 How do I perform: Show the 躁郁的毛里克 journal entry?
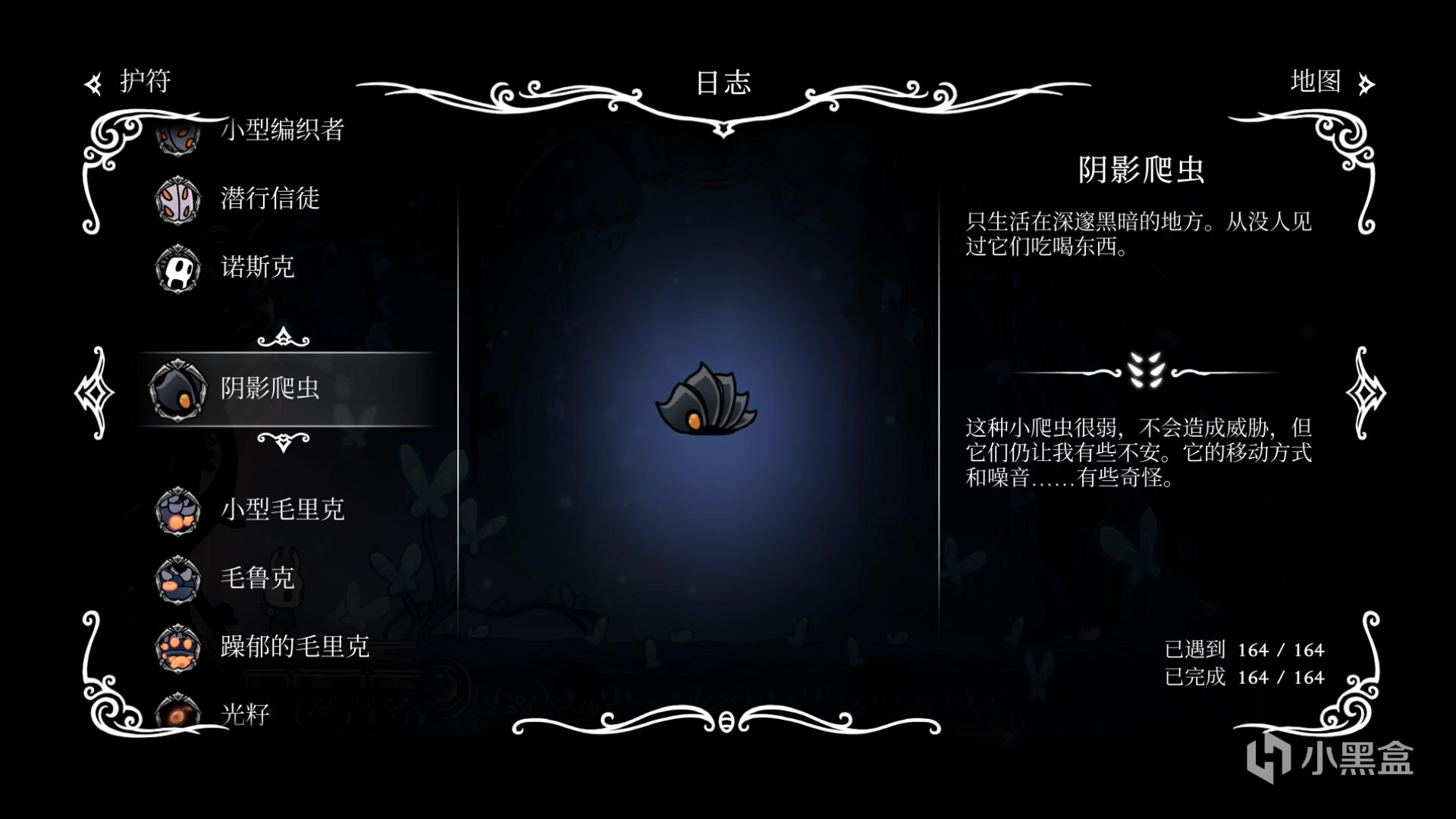click(x=294, y=646)
